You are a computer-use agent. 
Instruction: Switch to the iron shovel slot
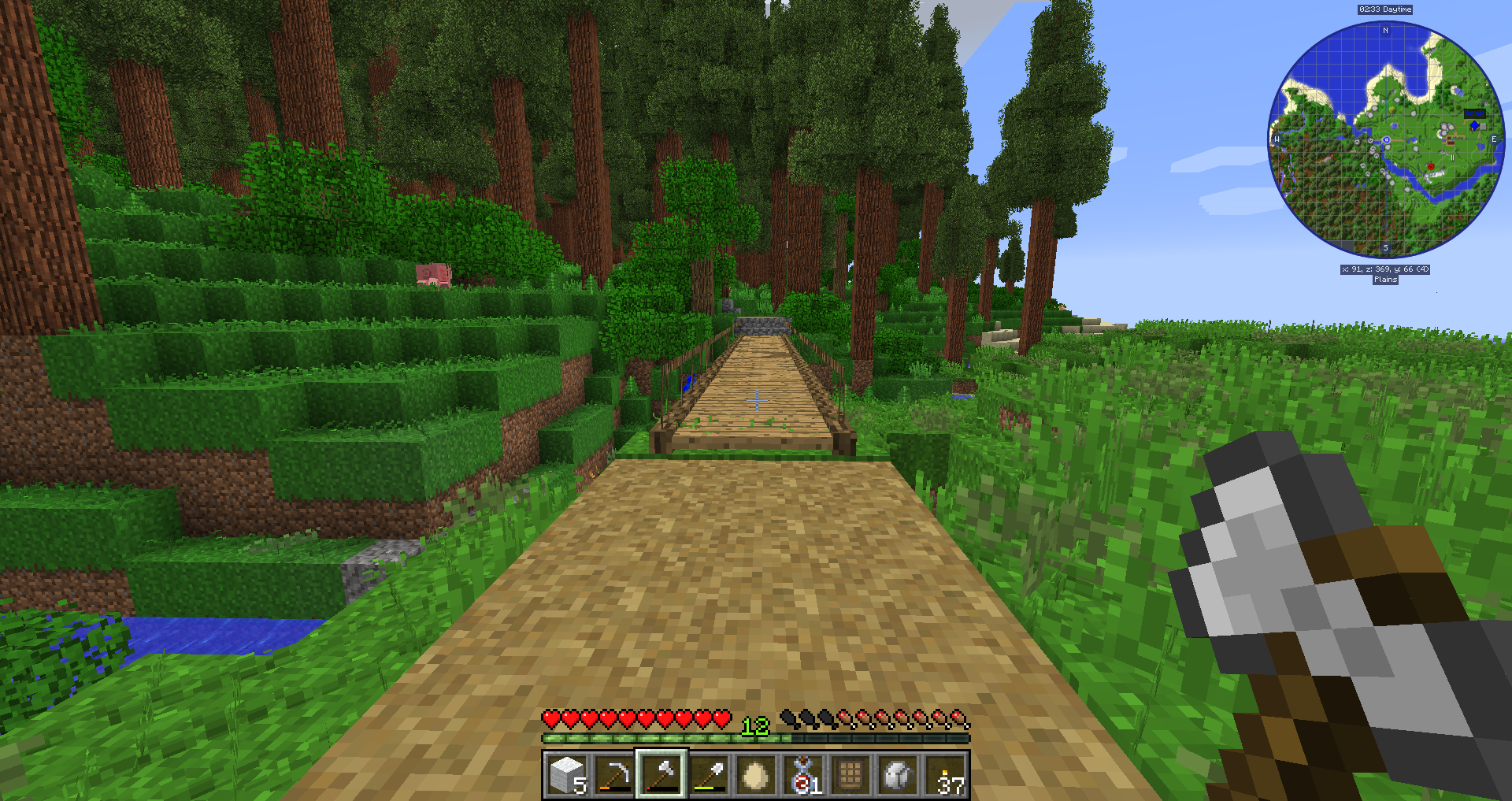tap(709, 775)
